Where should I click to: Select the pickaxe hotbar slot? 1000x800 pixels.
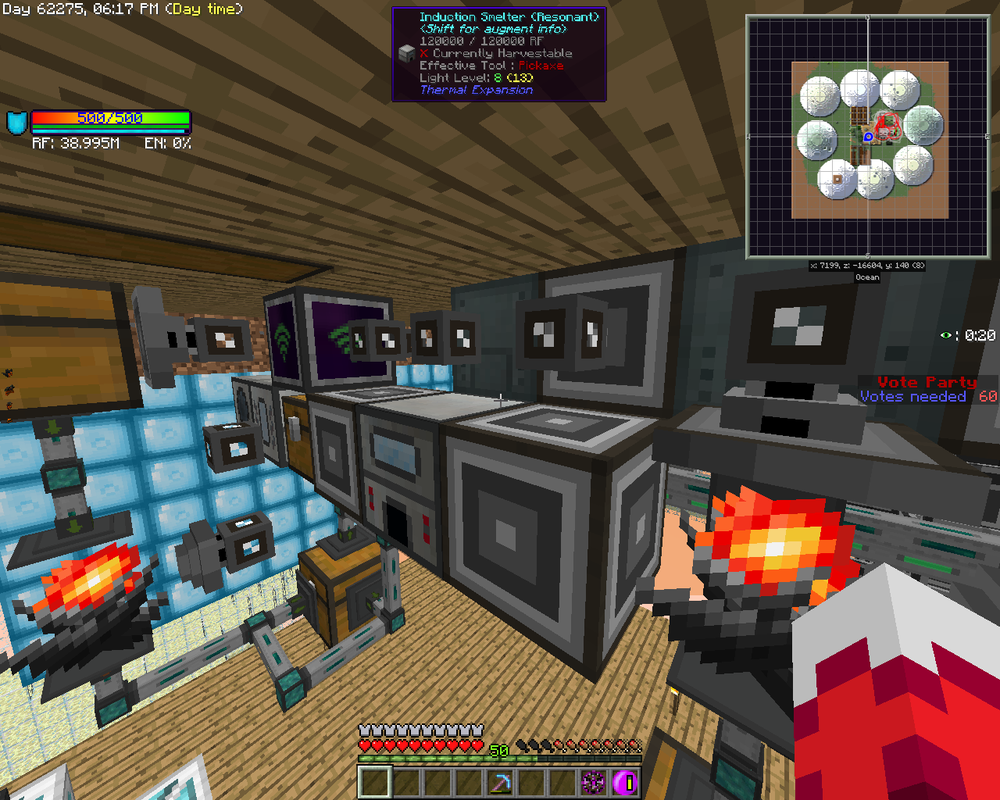pyautogui.click(x=501, y=783)
